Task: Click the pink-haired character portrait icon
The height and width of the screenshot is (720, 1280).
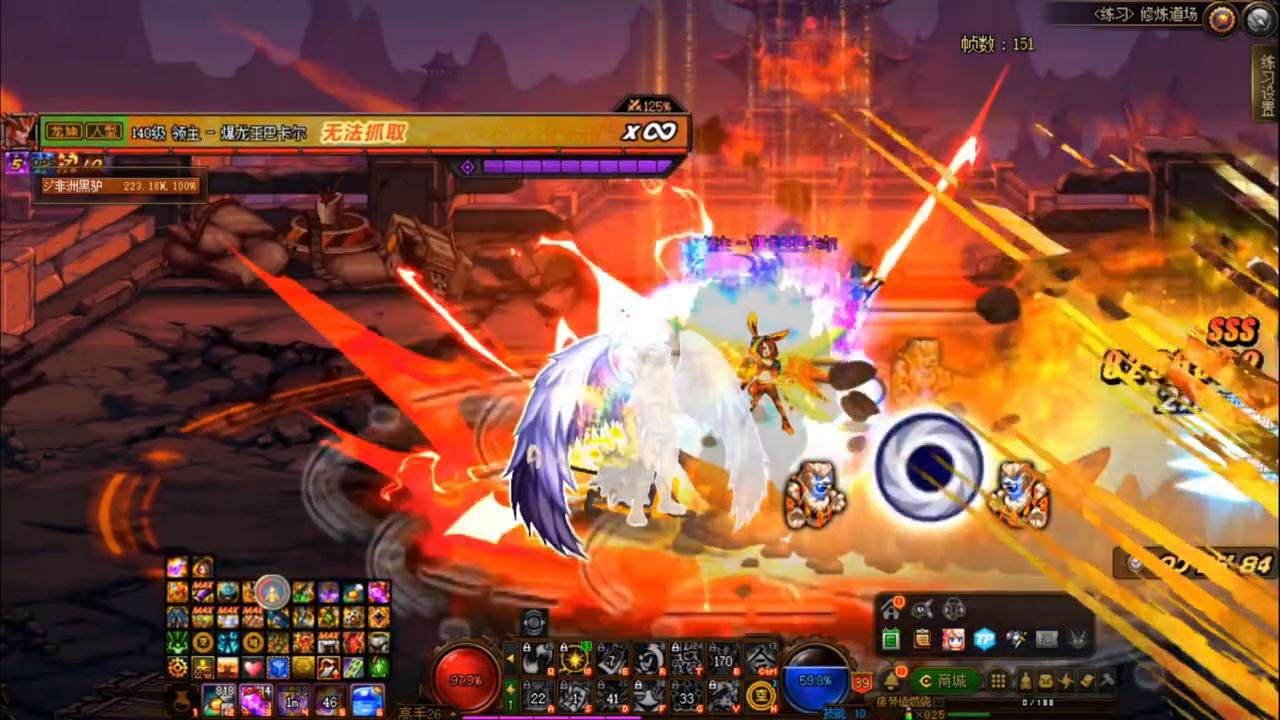Action: 953,640
